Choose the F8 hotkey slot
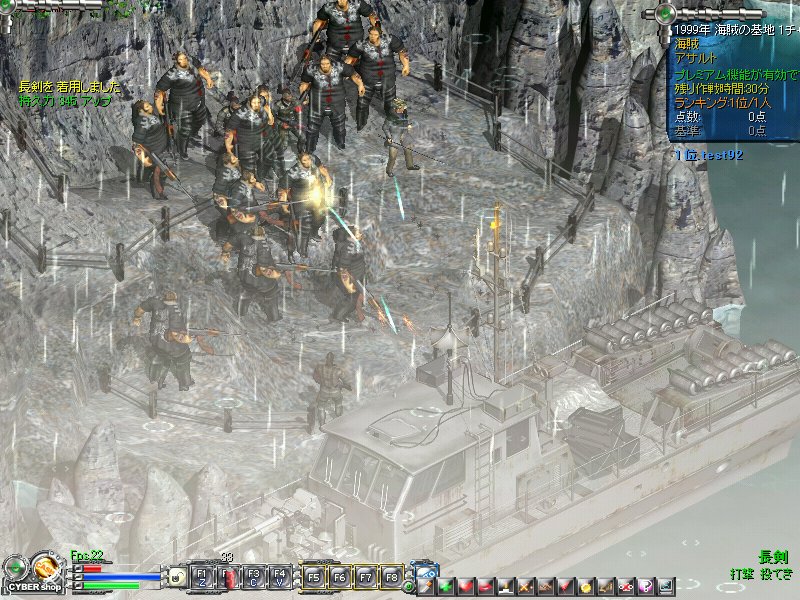The width and height of the screenshot is (800, 600). 393,577
